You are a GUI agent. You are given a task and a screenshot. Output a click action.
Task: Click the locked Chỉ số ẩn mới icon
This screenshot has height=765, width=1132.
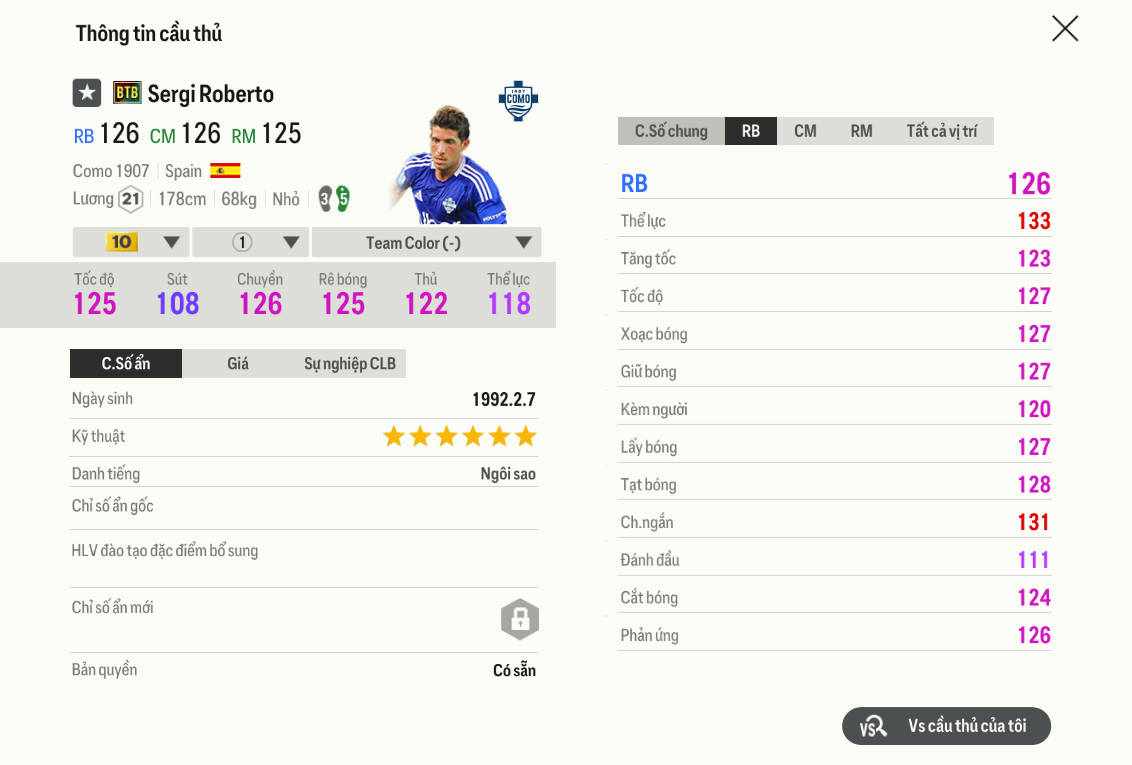(520, 619)
